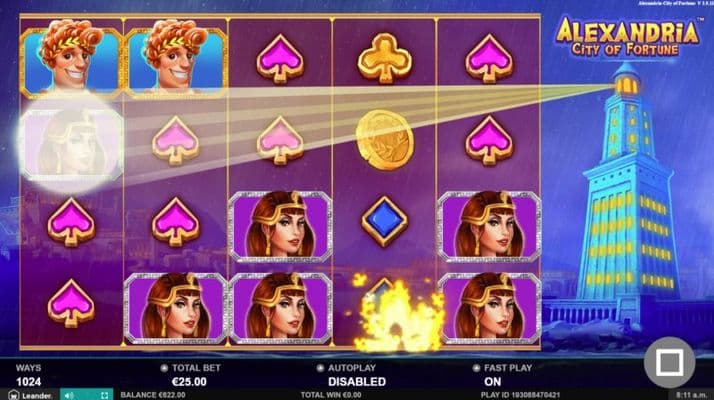Open the Total Bet setting
The width and height of the screenshot is (714, 400).
click(192, 376)
